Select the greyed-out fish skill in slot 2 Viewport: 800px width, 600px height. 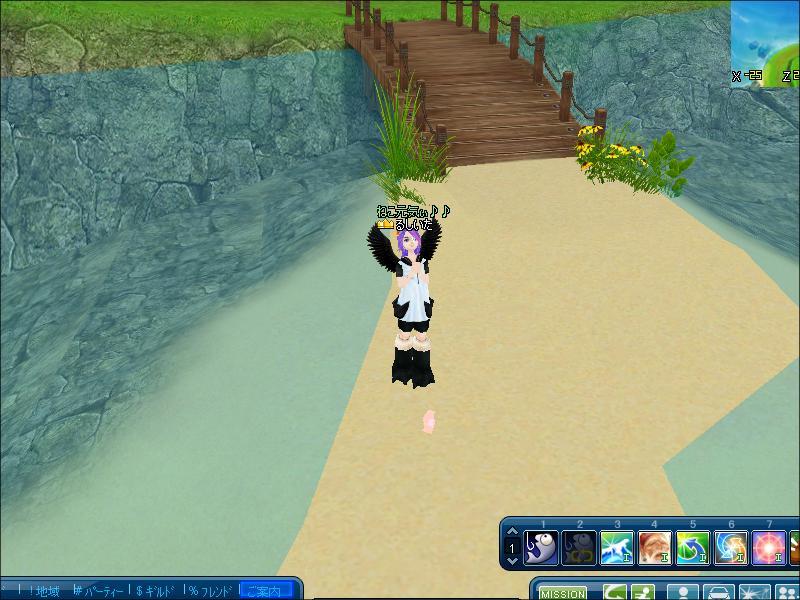coord(580,548)
